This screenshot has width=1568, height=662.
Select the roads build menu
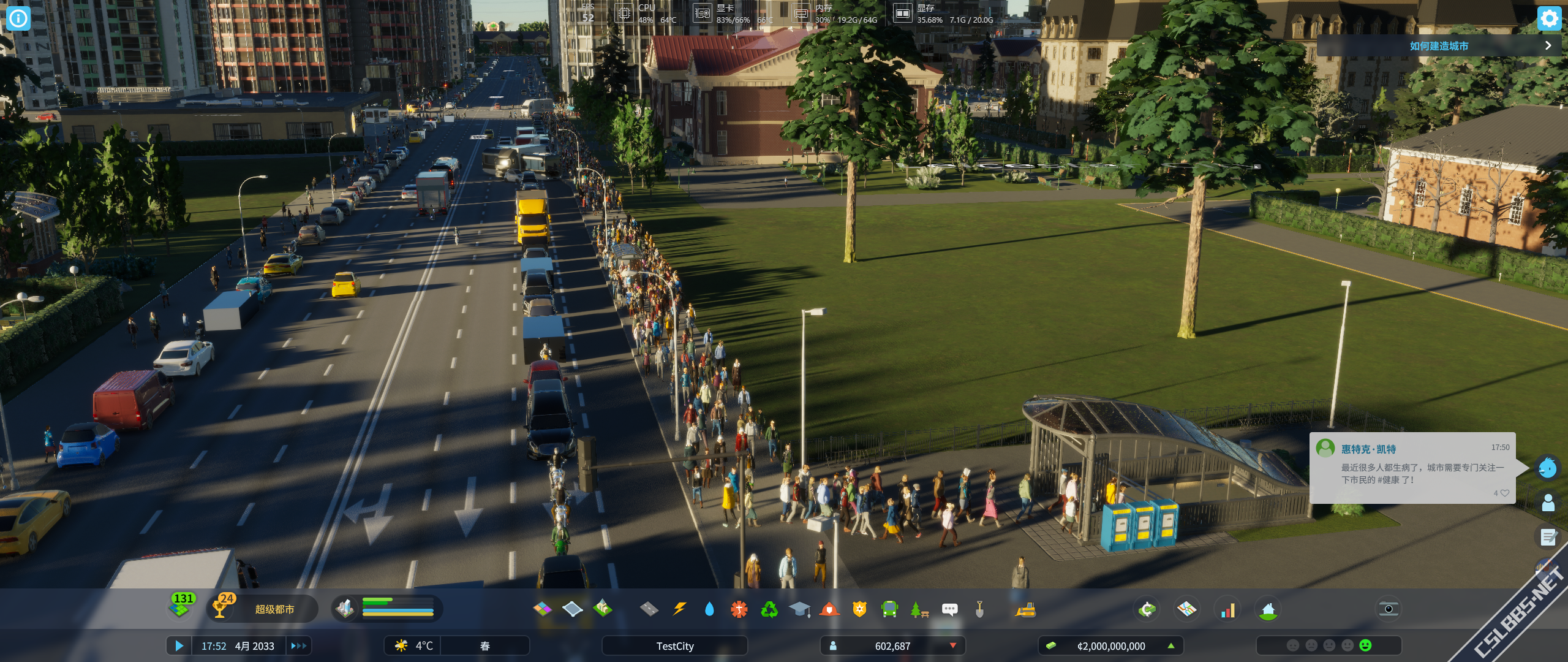[649, 609]
